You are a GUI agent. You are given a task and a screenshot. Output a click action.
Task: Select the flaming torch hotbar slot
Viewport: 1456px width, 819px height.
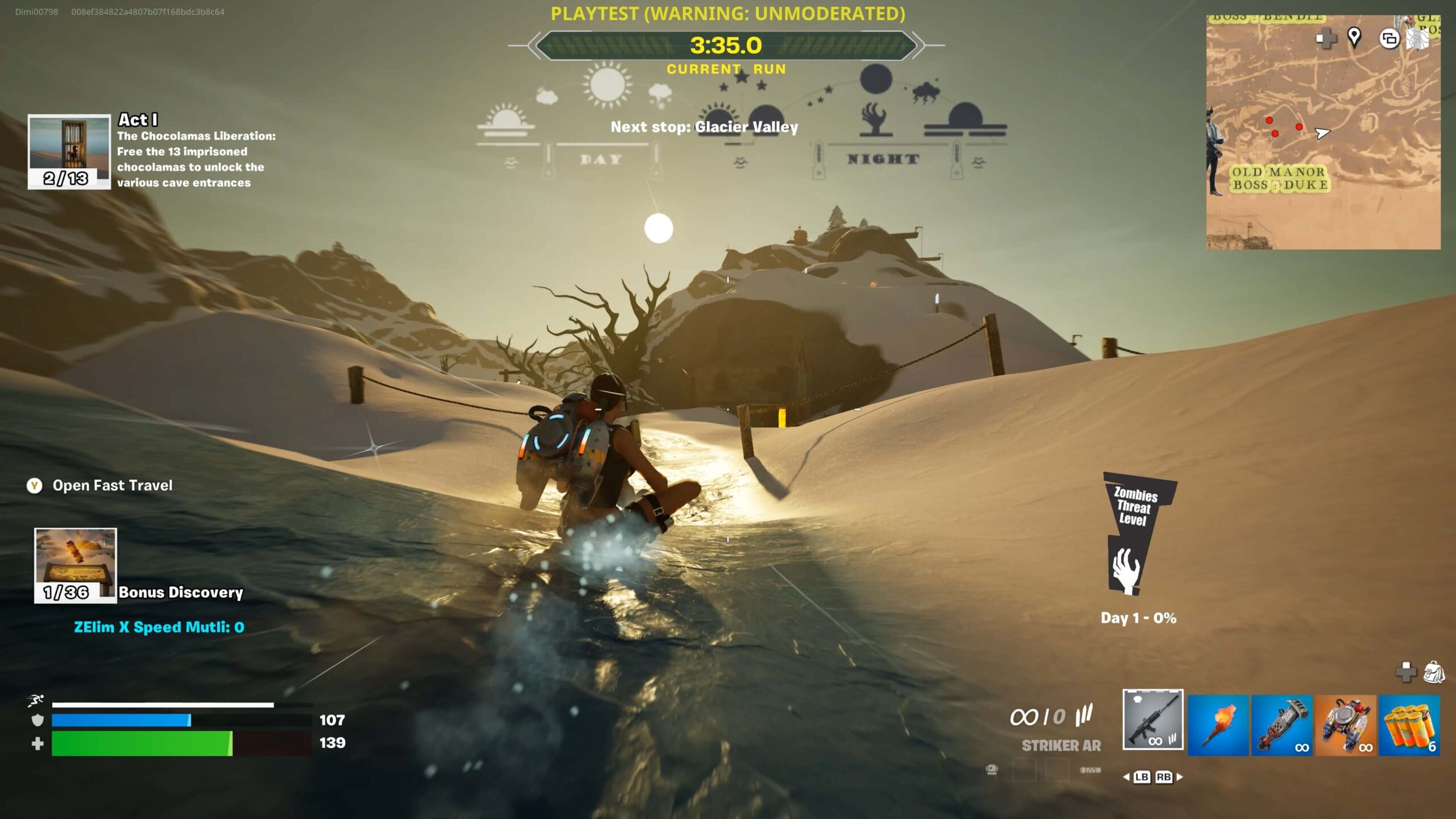tap(1218, 725)
